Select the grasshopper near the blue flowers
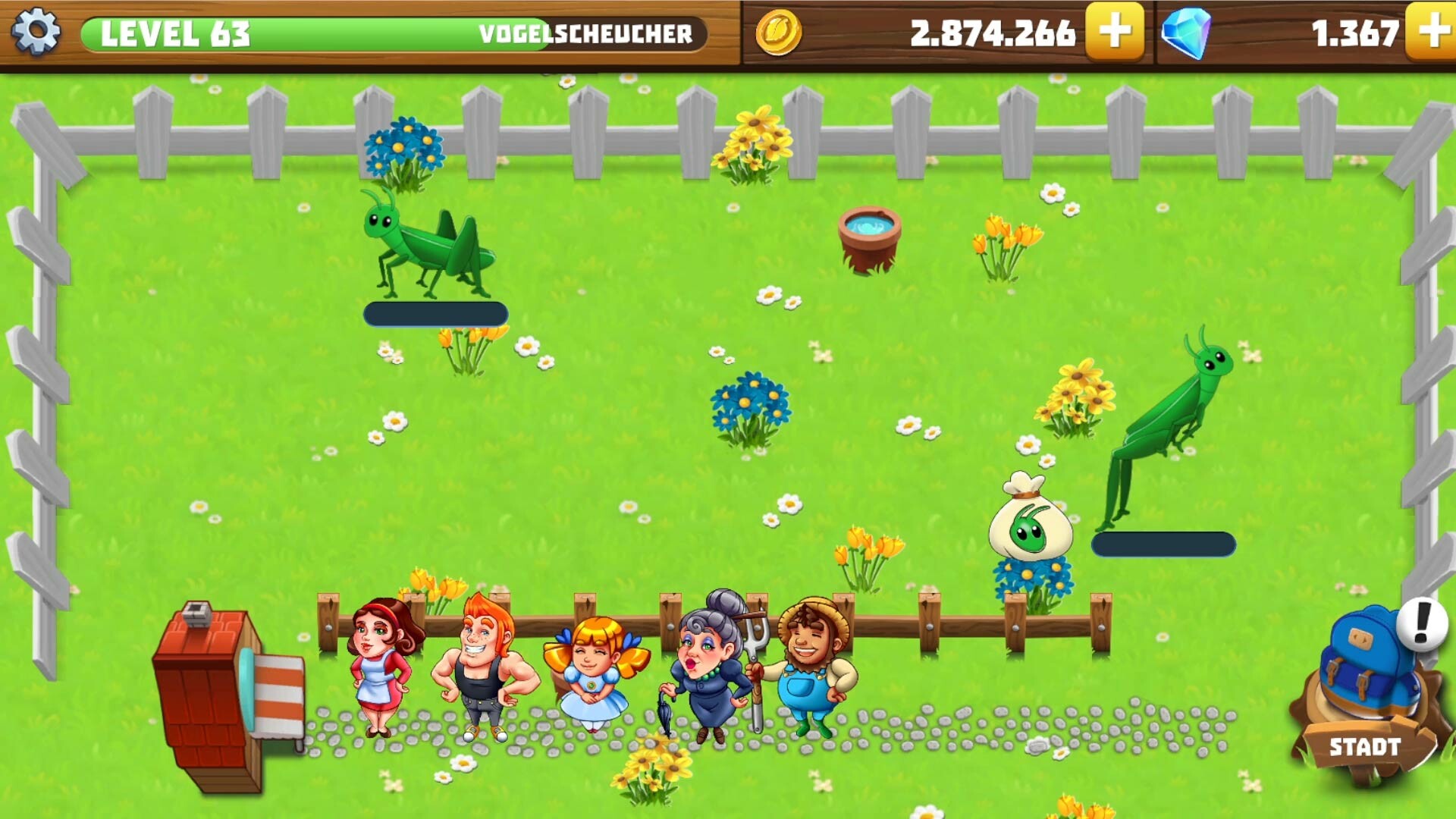The height and width of the screenshot is (819, 1456). click(x=425, y=243)
